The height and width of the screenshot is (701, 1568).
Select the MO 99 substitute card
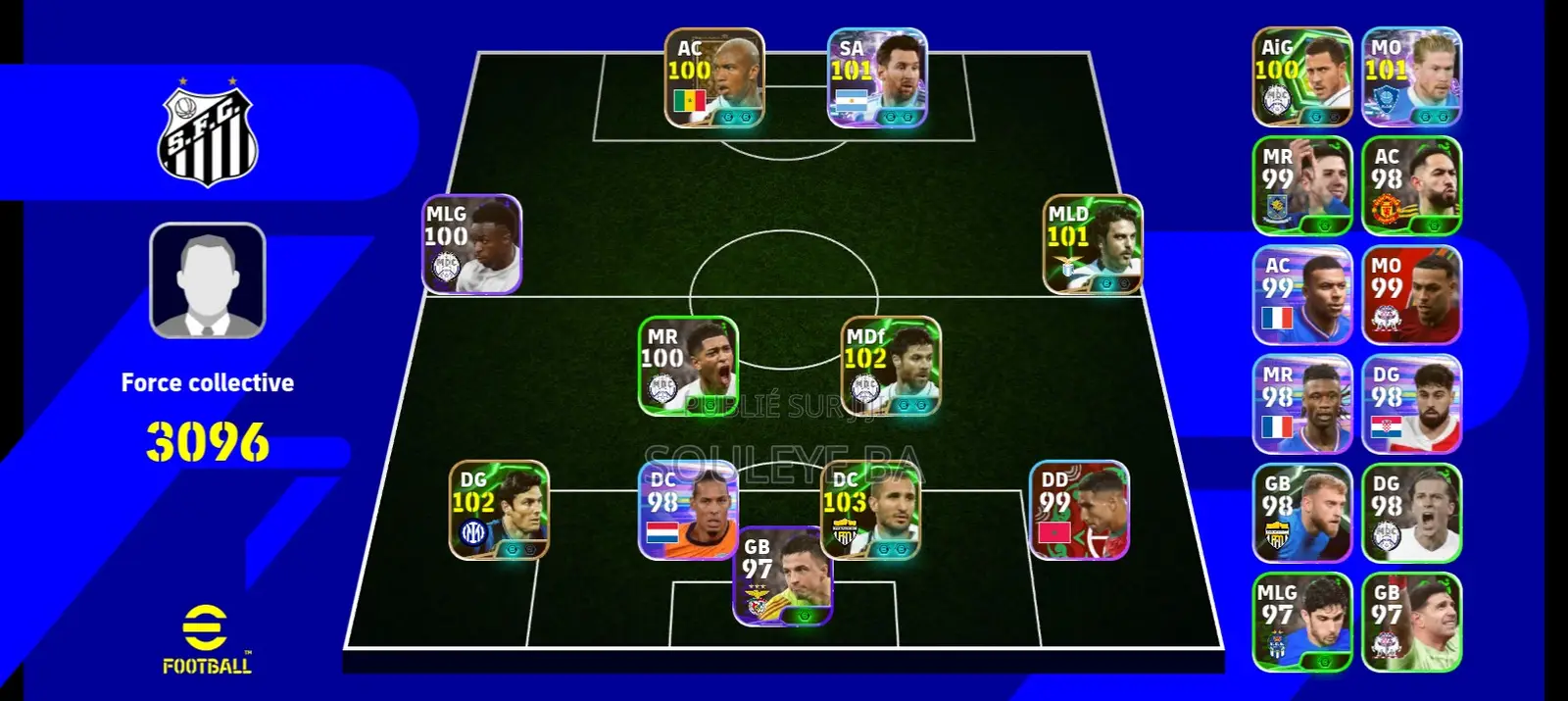[1411, 295]
